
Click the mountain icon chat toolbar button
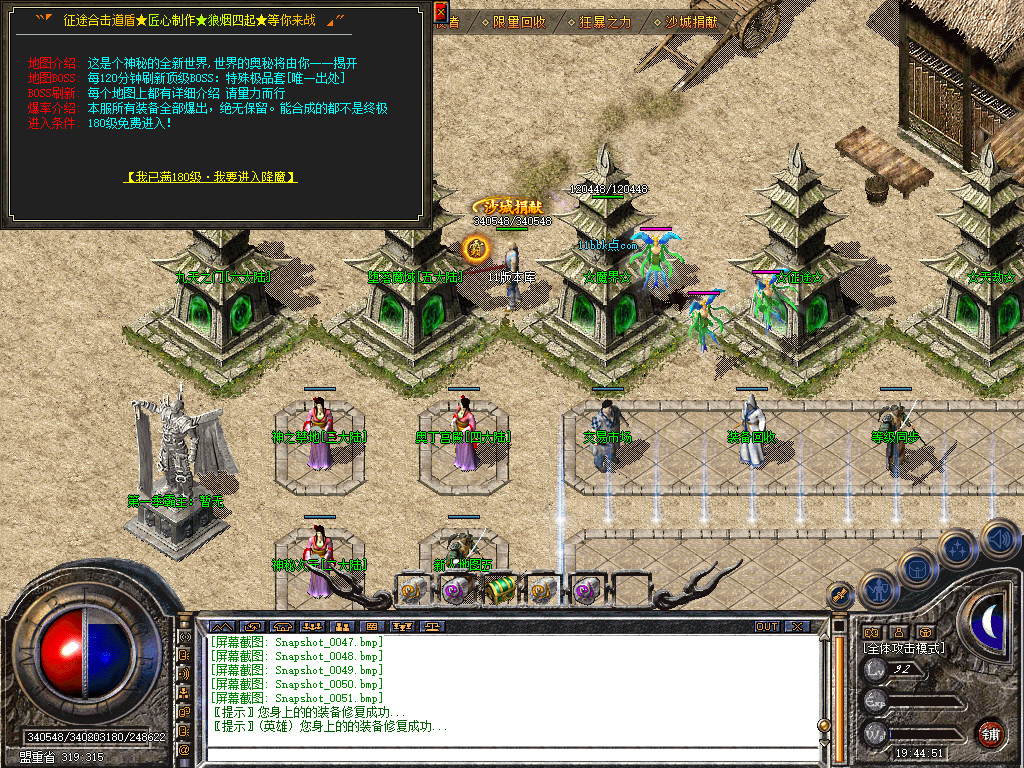[x=221, y=626]
